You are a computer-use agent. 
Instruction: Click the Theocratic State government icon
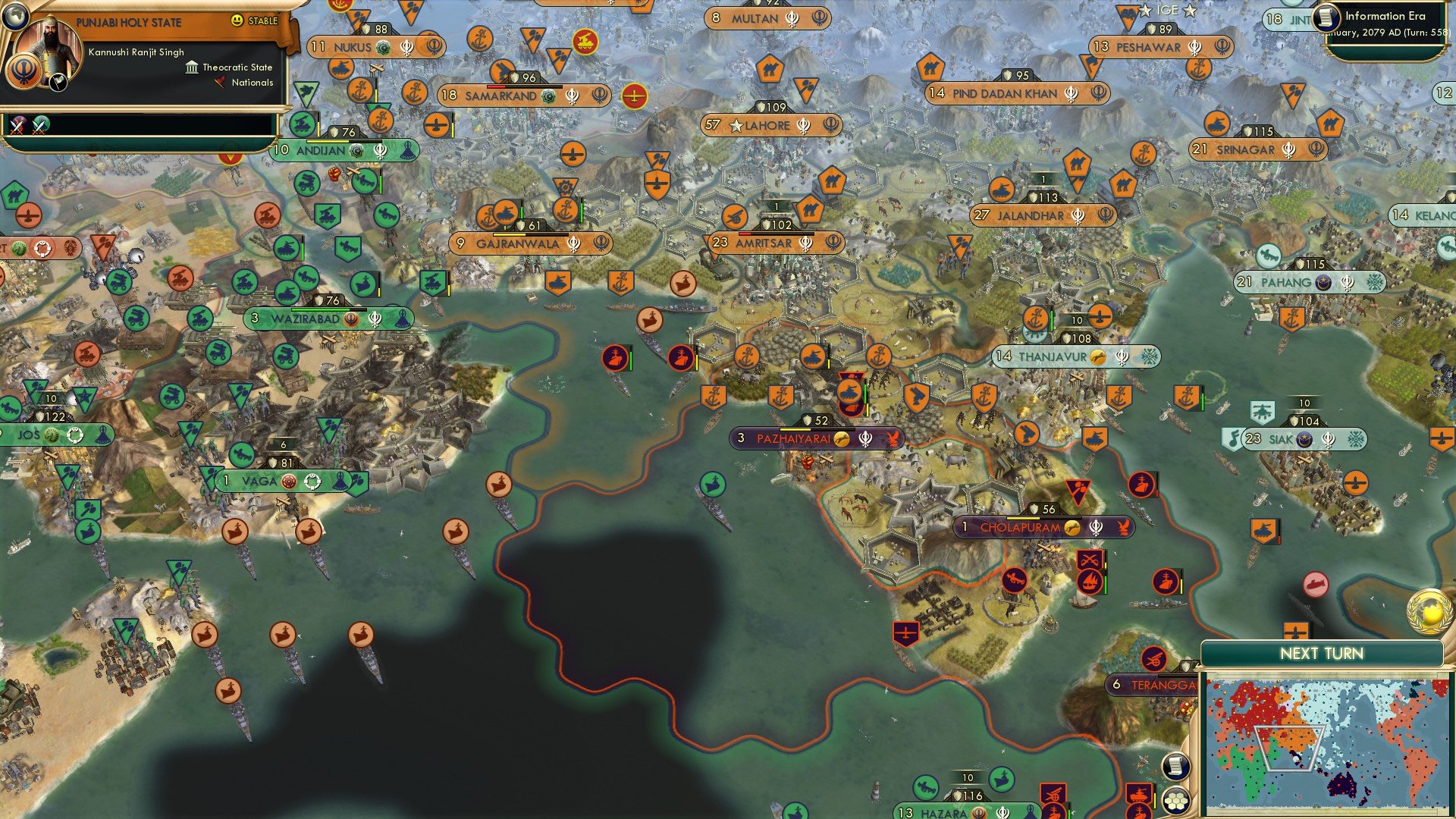(x=191, y=67)
